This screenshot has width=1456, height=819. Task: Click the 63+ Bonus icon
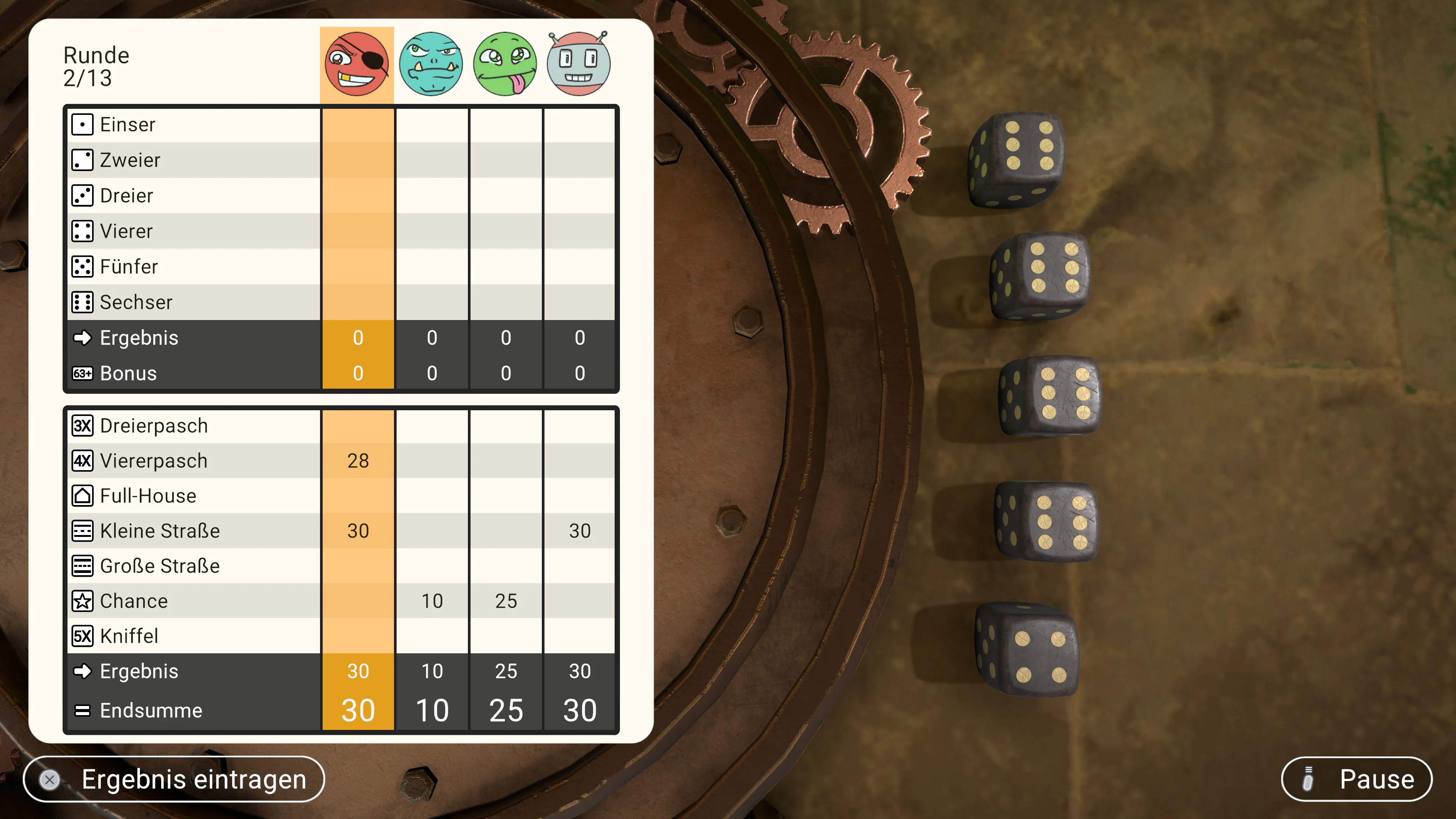[83, 373]
